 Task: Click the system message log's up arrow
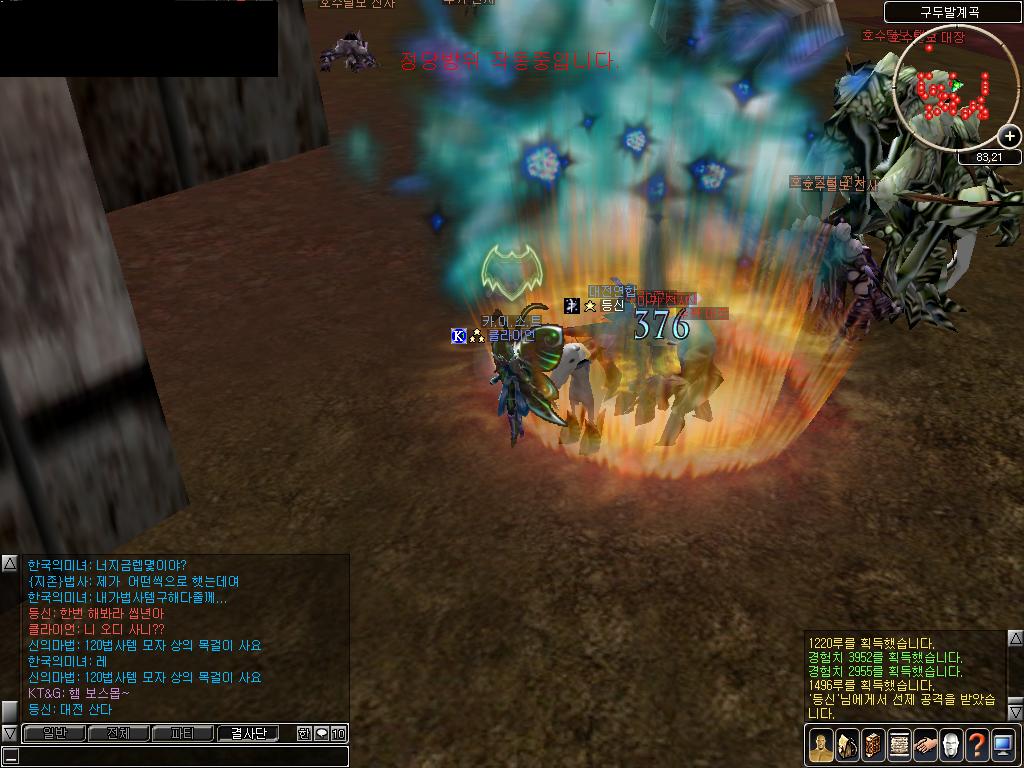[1015, 638]
